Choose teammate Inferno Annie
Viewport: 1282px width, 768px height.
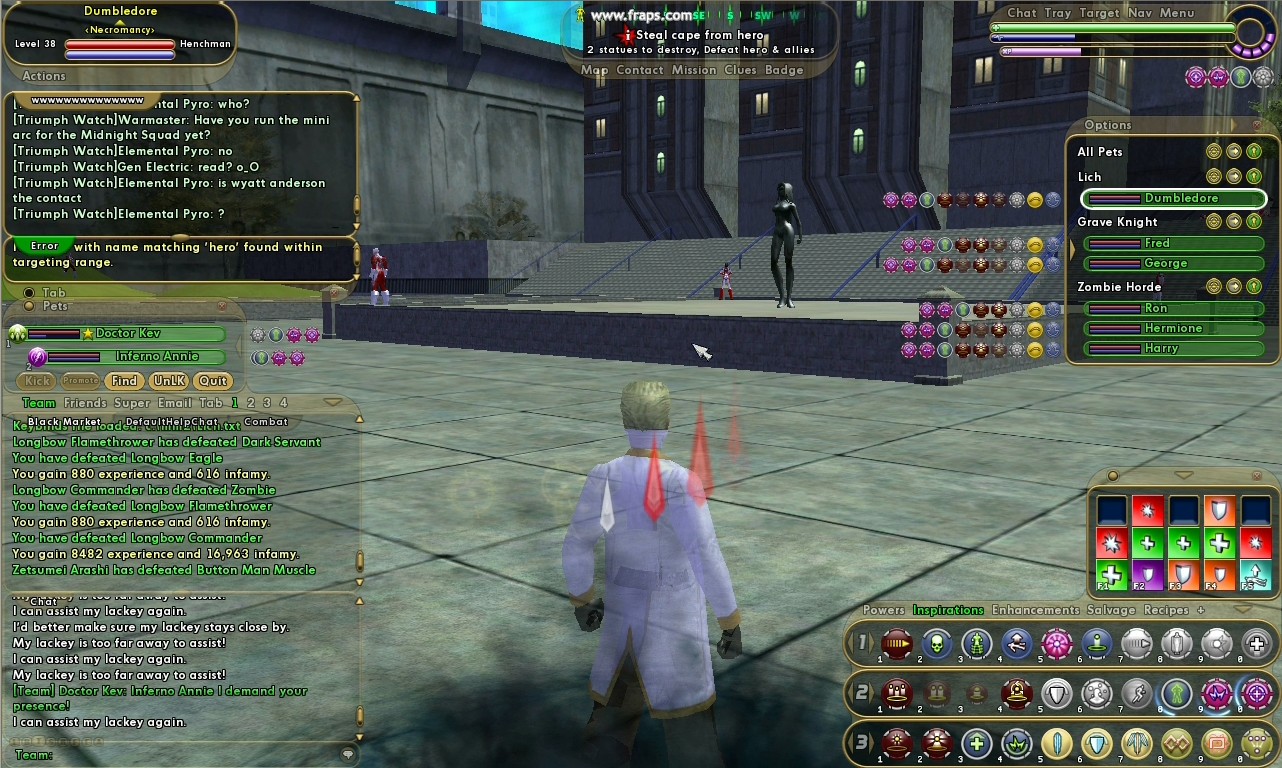click(156, 357)
